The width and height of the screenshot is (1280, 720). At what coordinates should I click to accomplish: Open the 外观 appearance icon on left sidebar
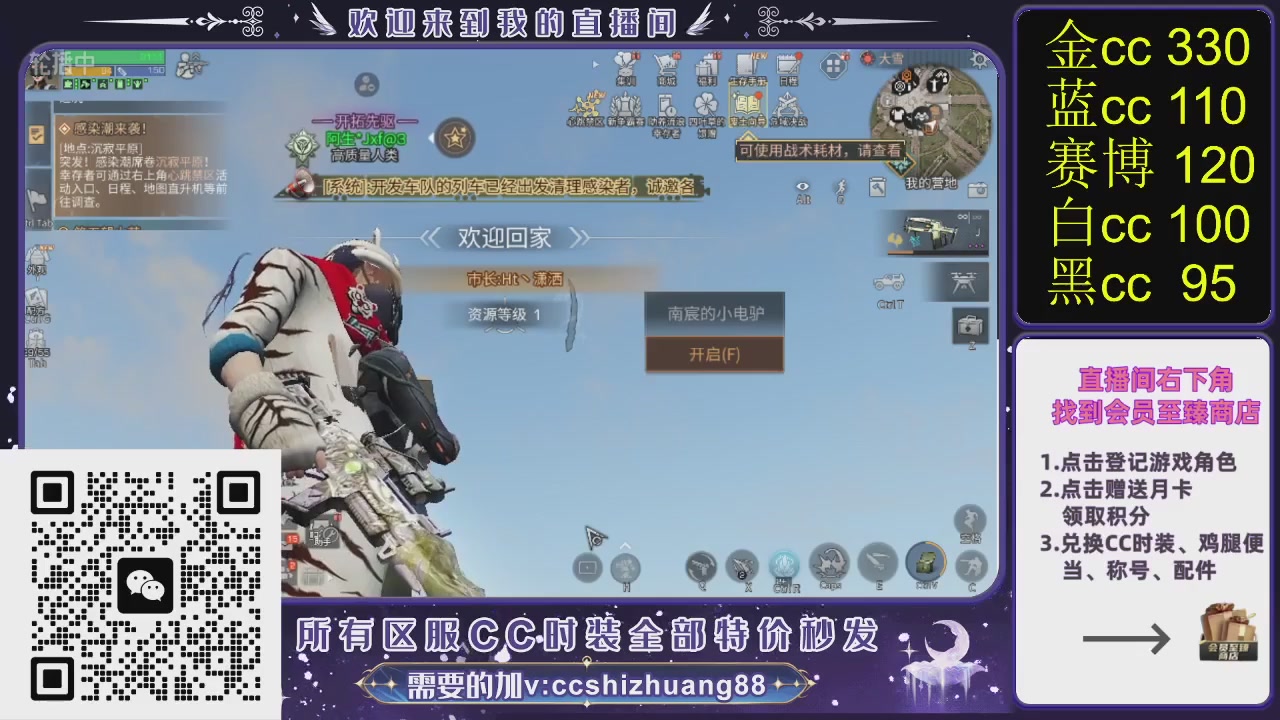coord(37,256)
